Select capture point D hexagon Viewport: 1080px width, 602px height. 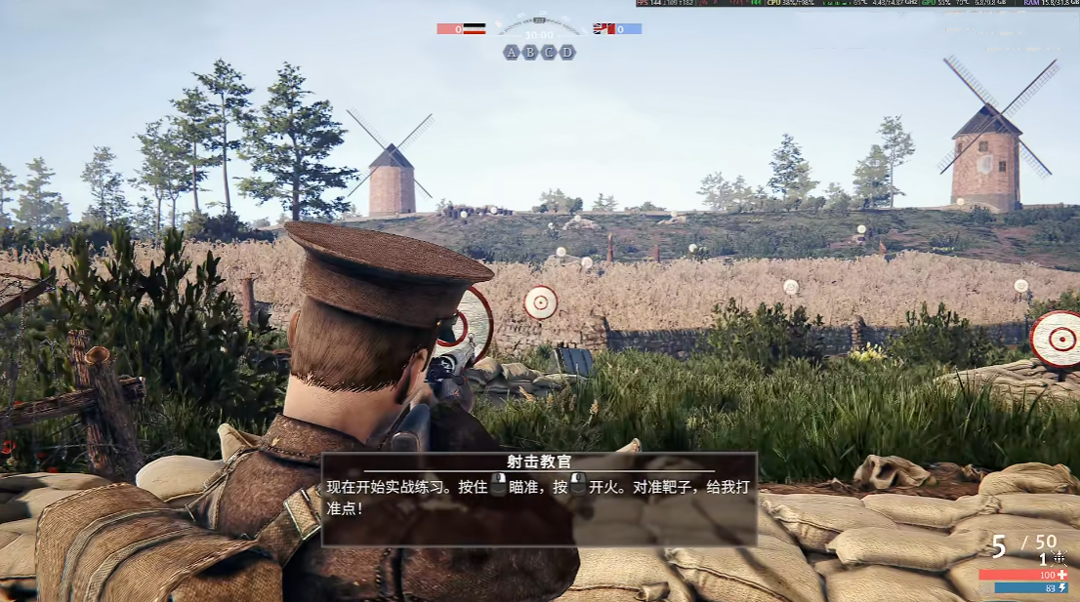point(567,52)
